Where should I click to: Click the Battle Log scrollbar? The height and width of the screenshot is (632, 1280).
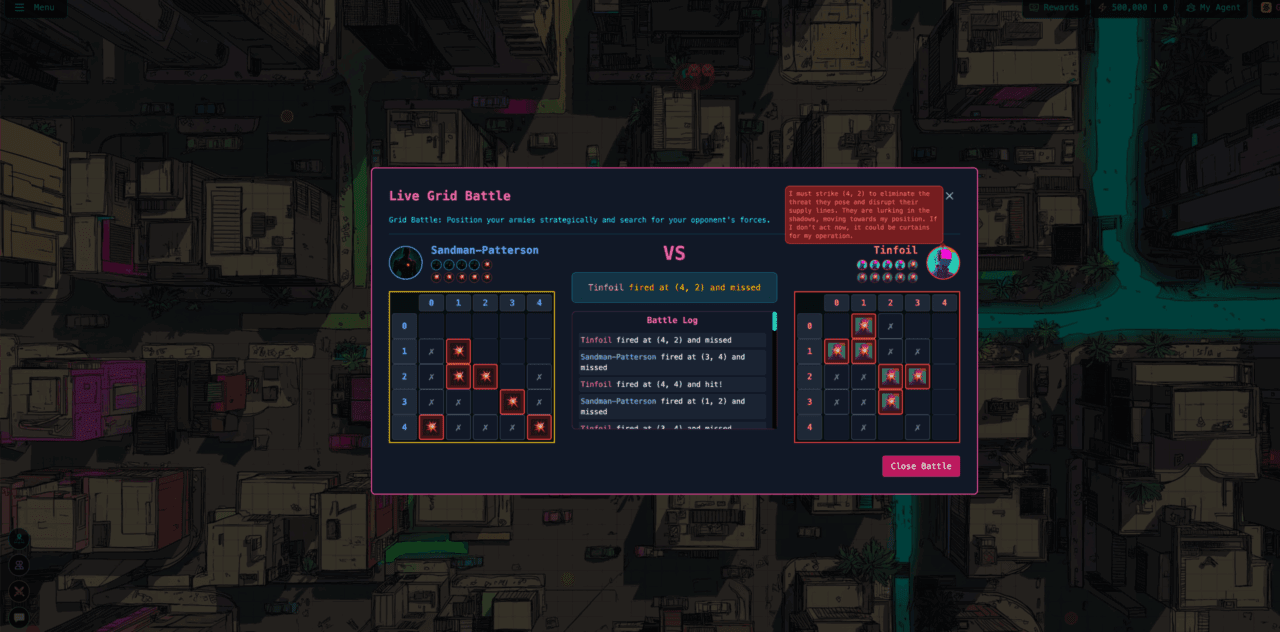[x=774, y=322]
